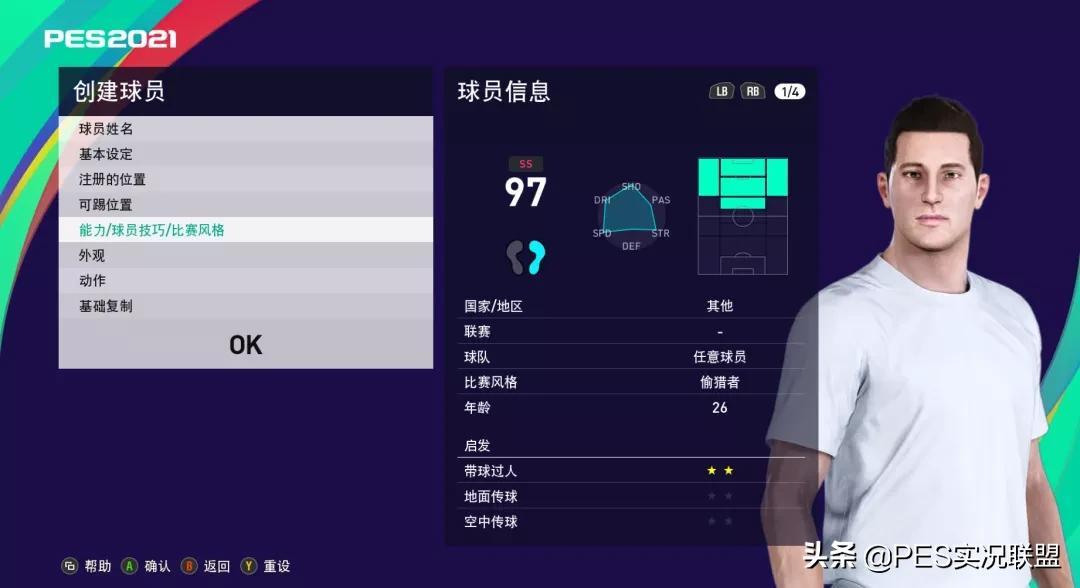Confirm player creation with OK
Screen dimensions: 1080x588
click(x=245, y=345)
